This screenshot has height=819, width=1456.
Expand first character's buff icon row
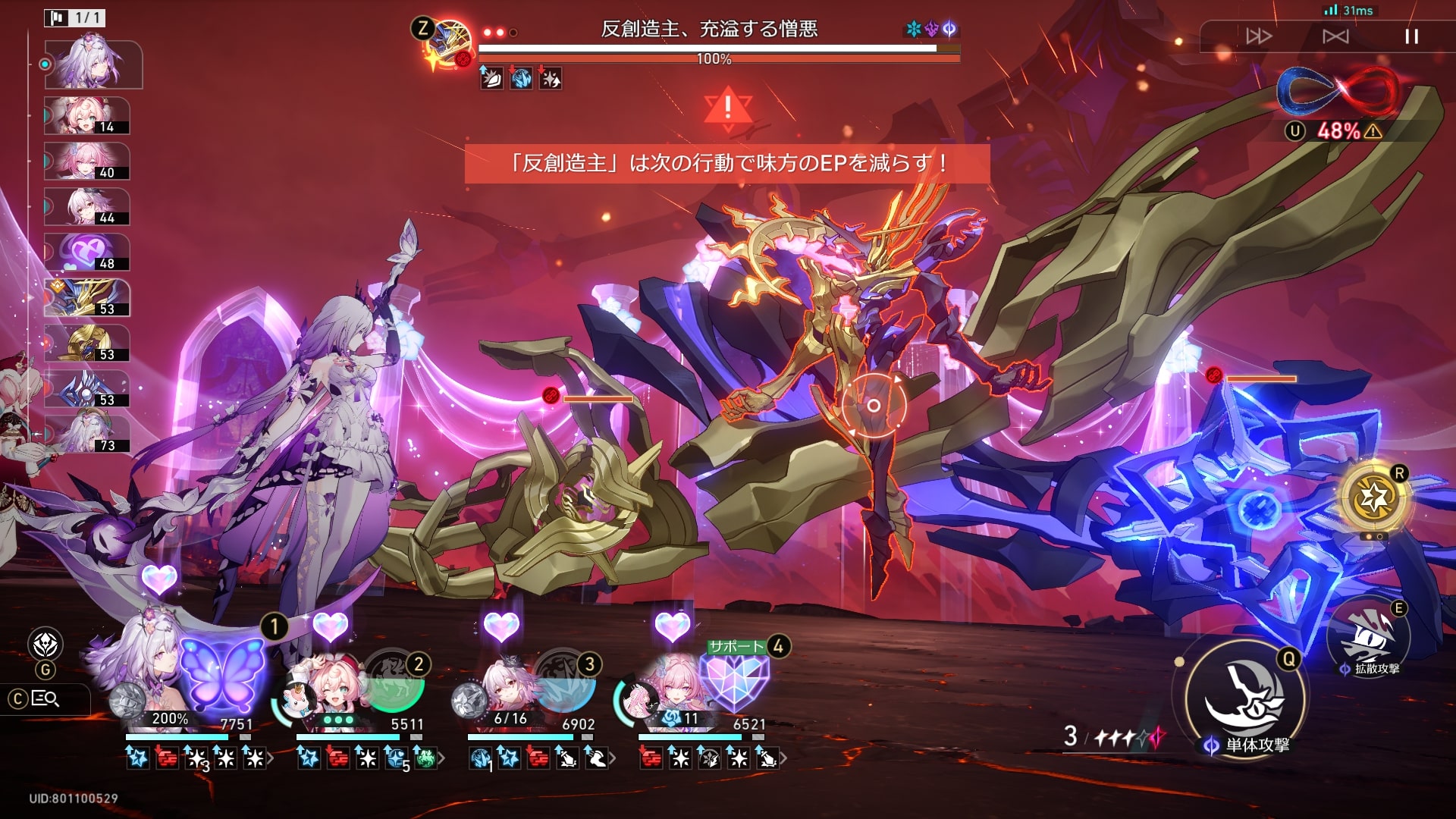tap(271, 758)
